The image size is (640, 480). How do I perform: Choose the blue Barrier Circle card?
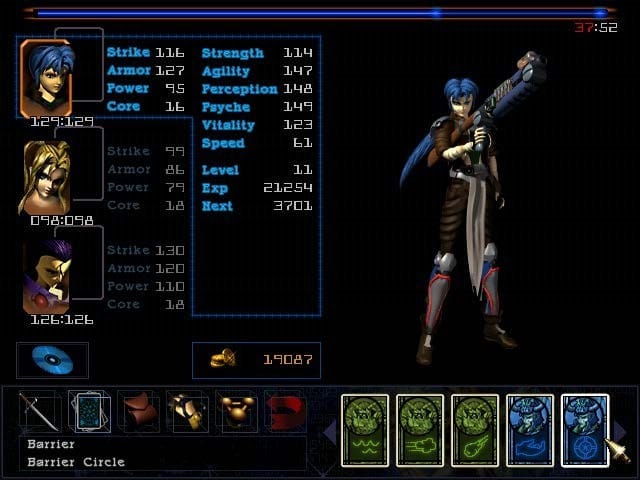[x=585, y=430]
